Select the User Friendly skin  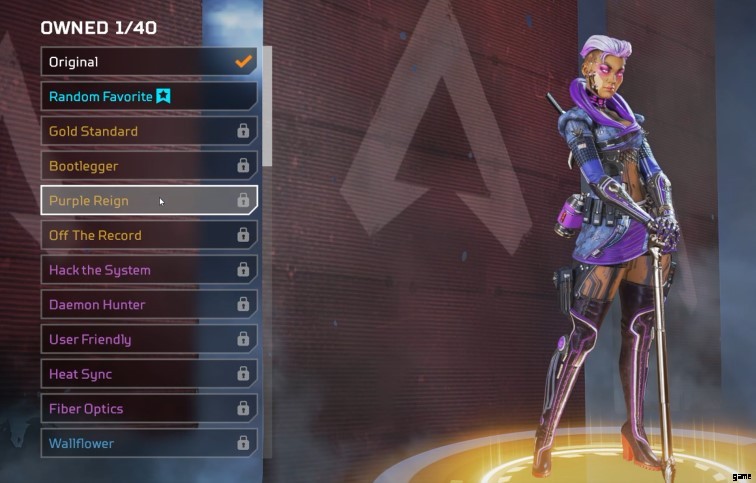tap(148, 339)
